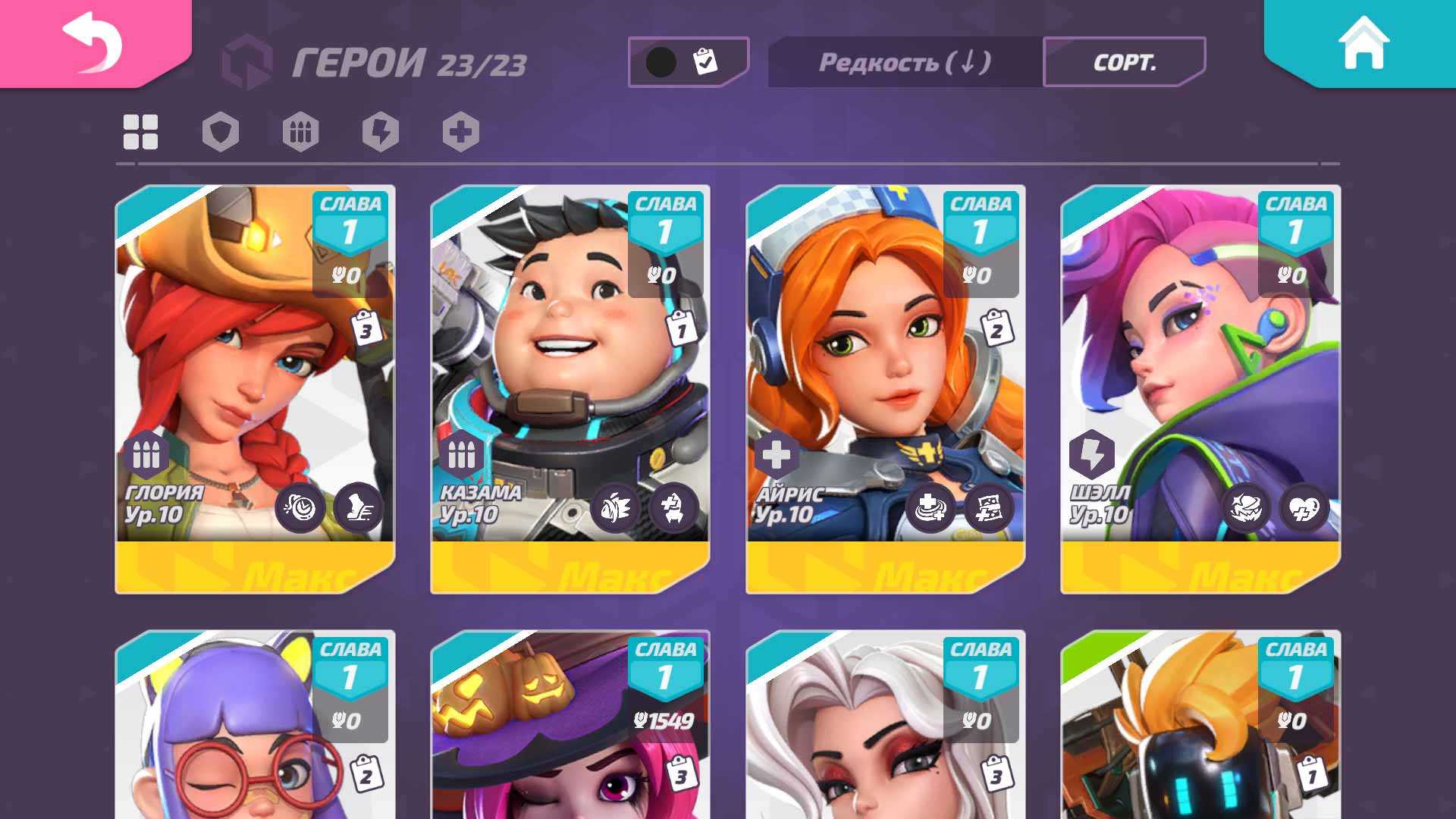
Task: Change the Редкость sort order
Action: tap(905, 62)
